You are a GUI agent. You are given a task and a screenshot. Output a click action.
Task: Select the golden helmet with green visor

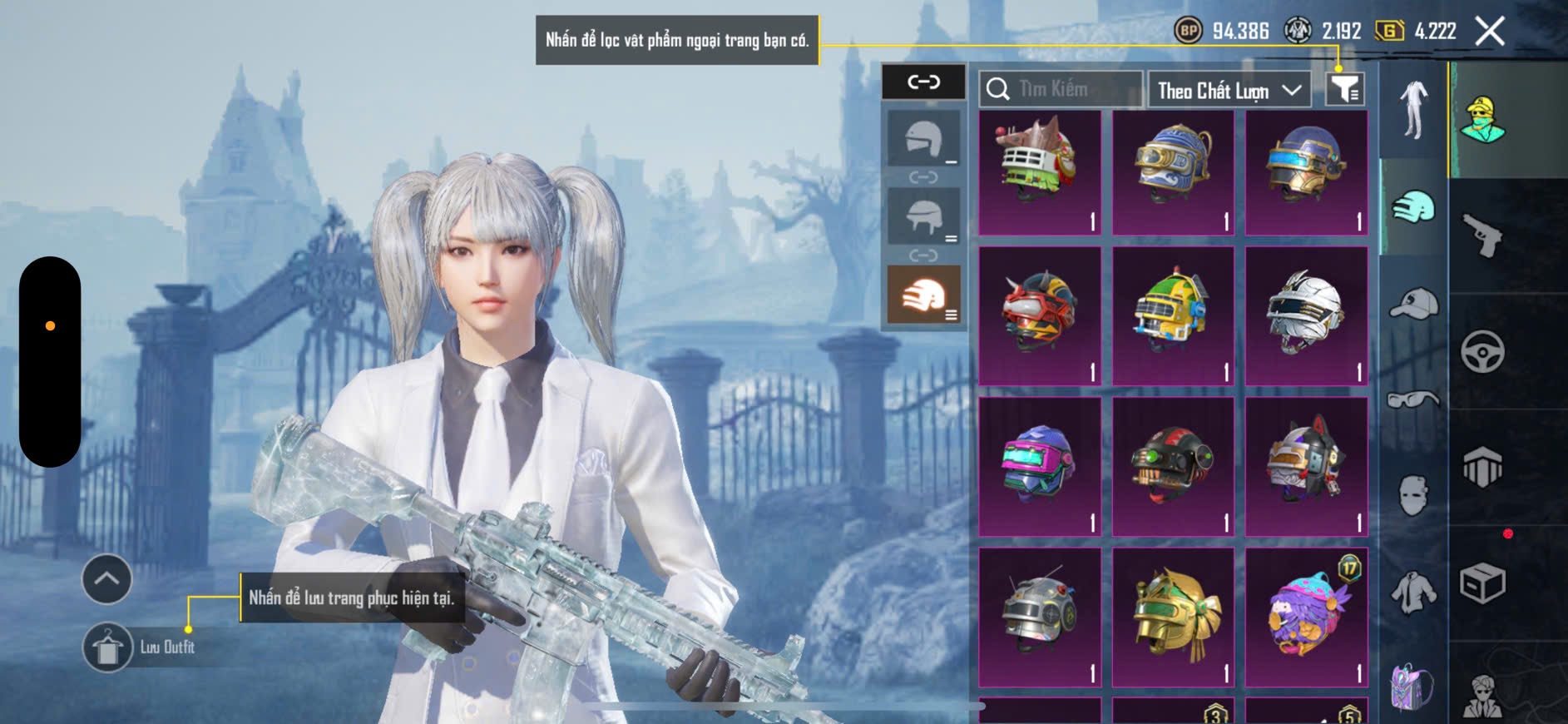coord(1173,617)
